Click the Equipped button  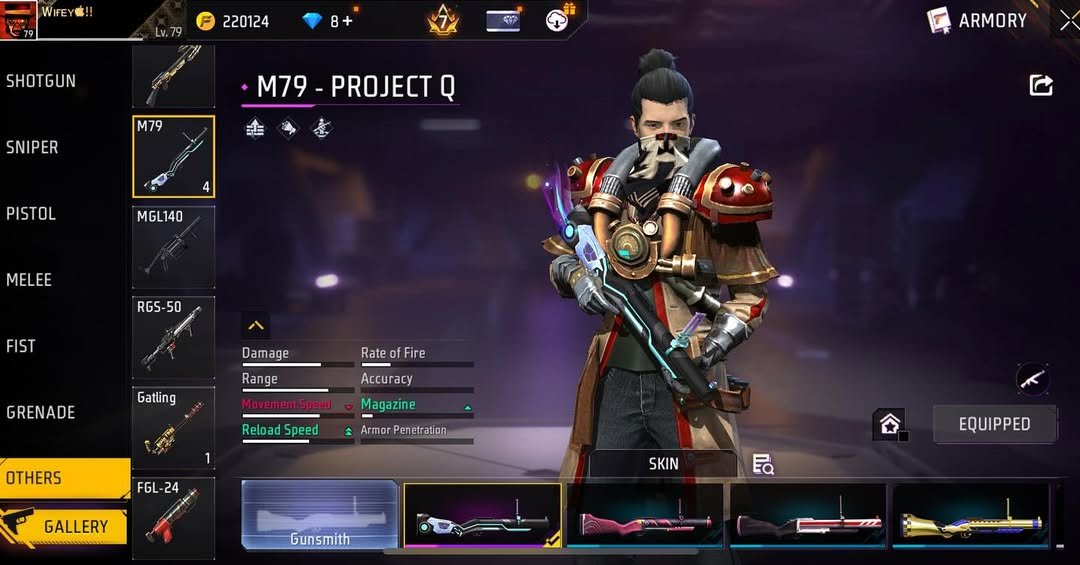click(x=994, y=424)
